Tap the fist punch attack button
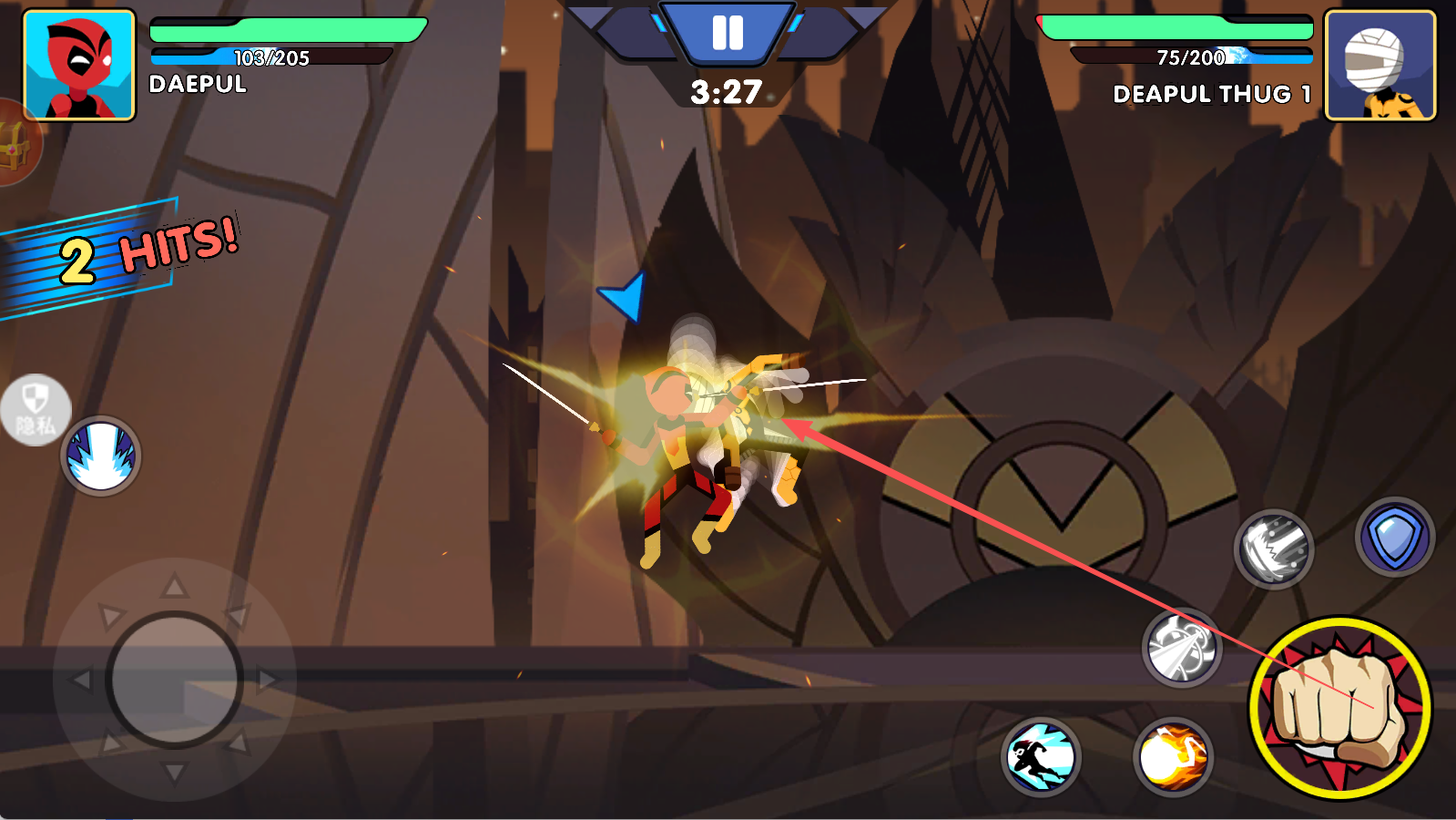 pos(1339,707)
